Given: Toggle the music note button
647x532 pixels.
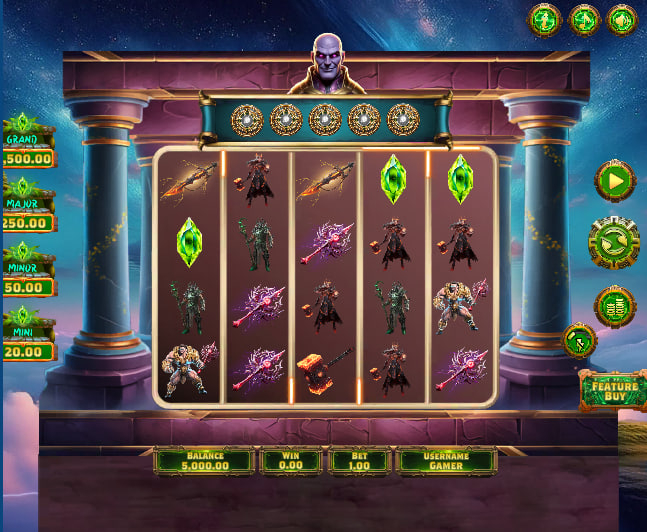Looking at the screenshot, I should (x=584, y=19).
